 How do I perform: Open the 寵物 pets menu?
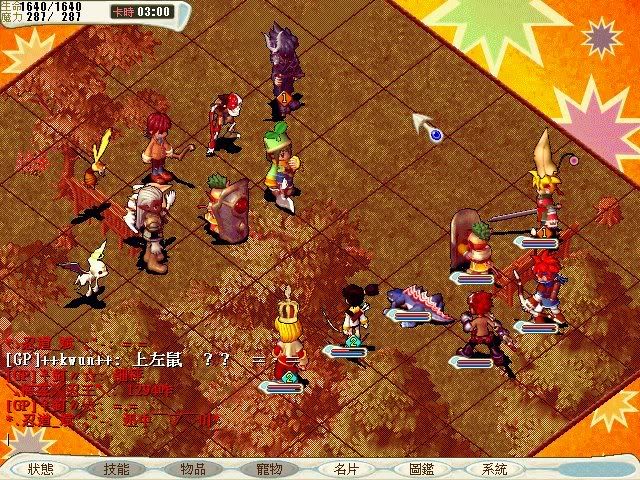pyautogui.click(x=270, y=468)
